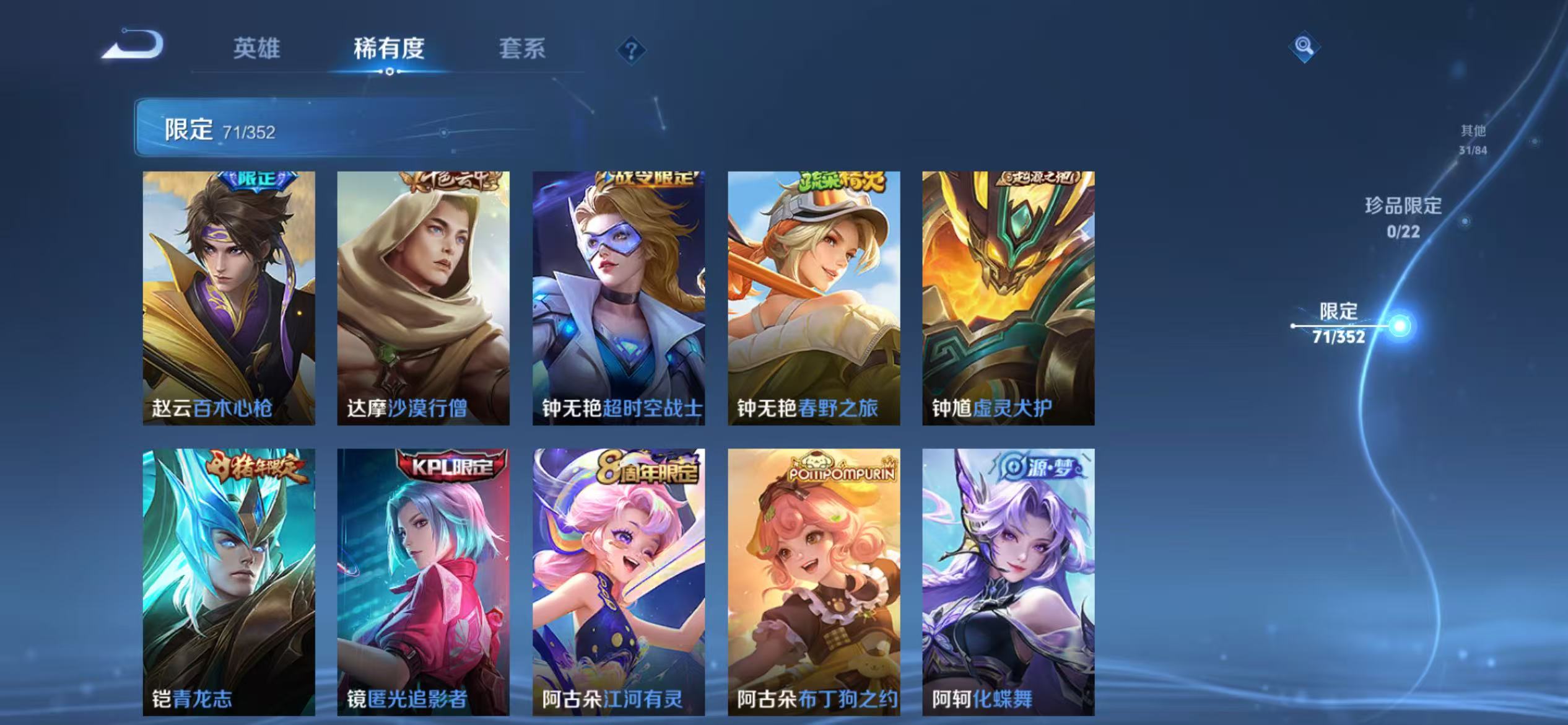Switch to the 英雄 tab
The image size is (1568, 725).
(x=257, y=50)
